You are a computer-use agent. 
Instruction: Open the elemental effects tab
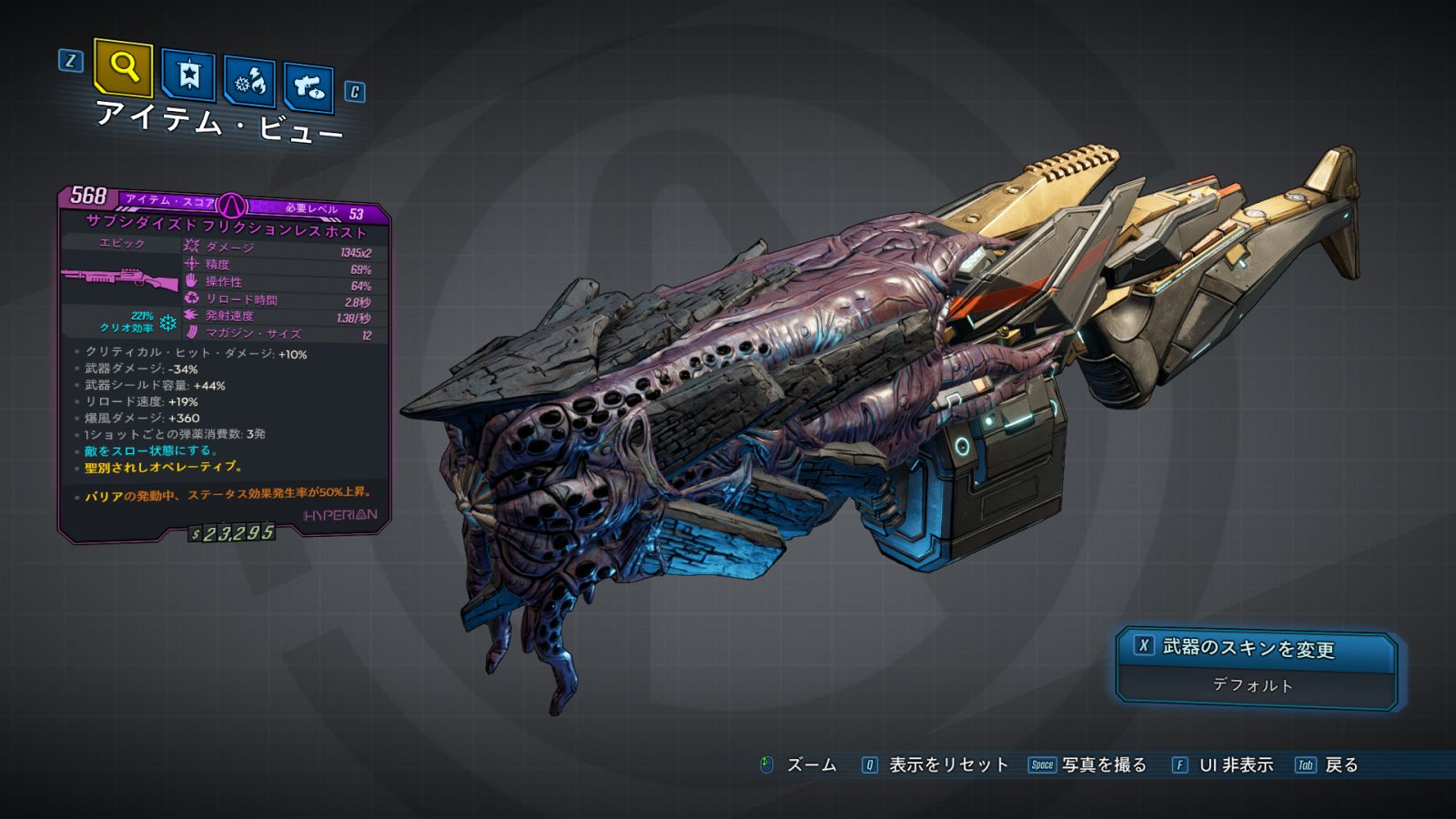click(x=249, y=82)
